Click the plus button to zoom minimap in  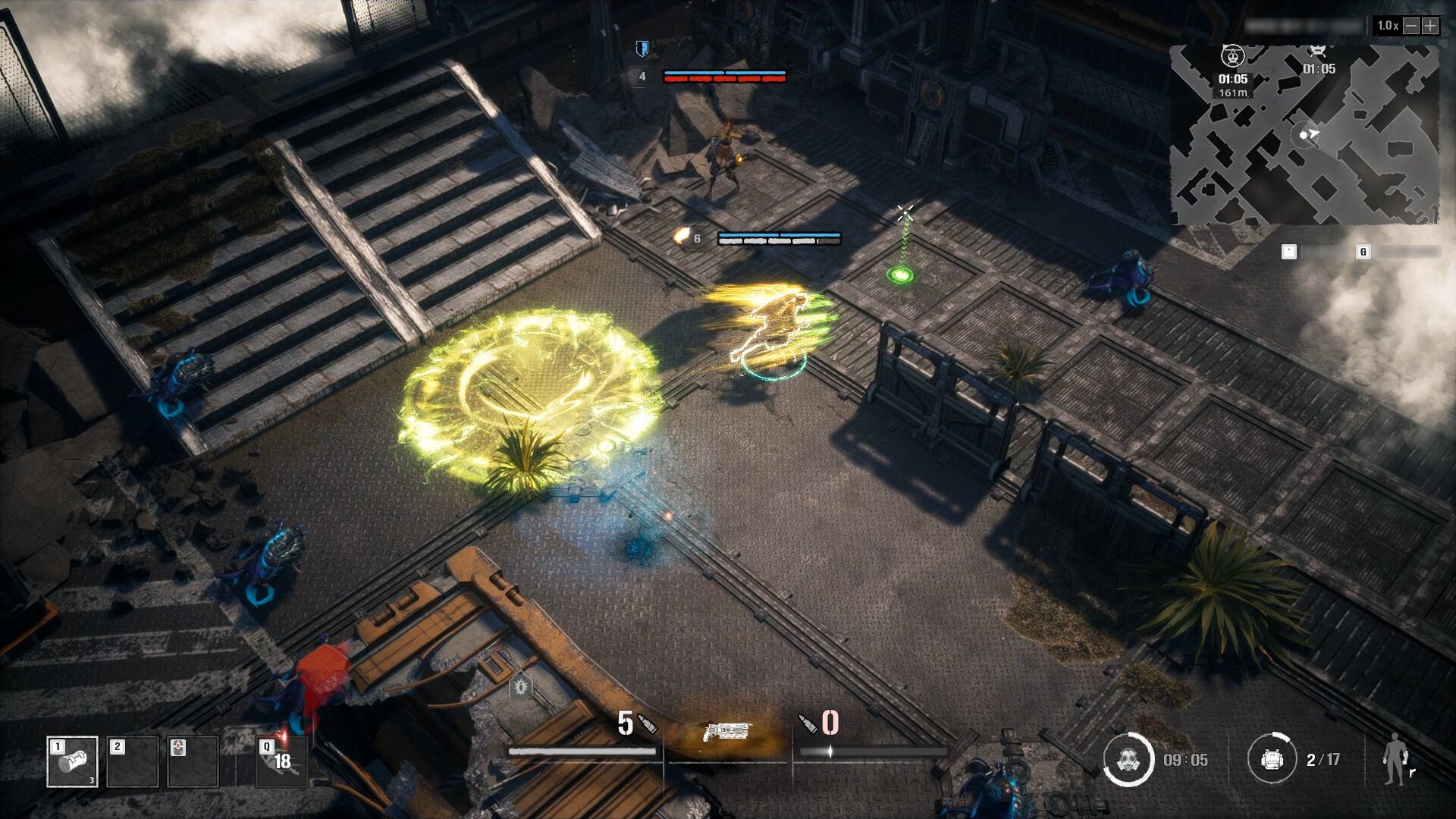(x=1431, y=26)
